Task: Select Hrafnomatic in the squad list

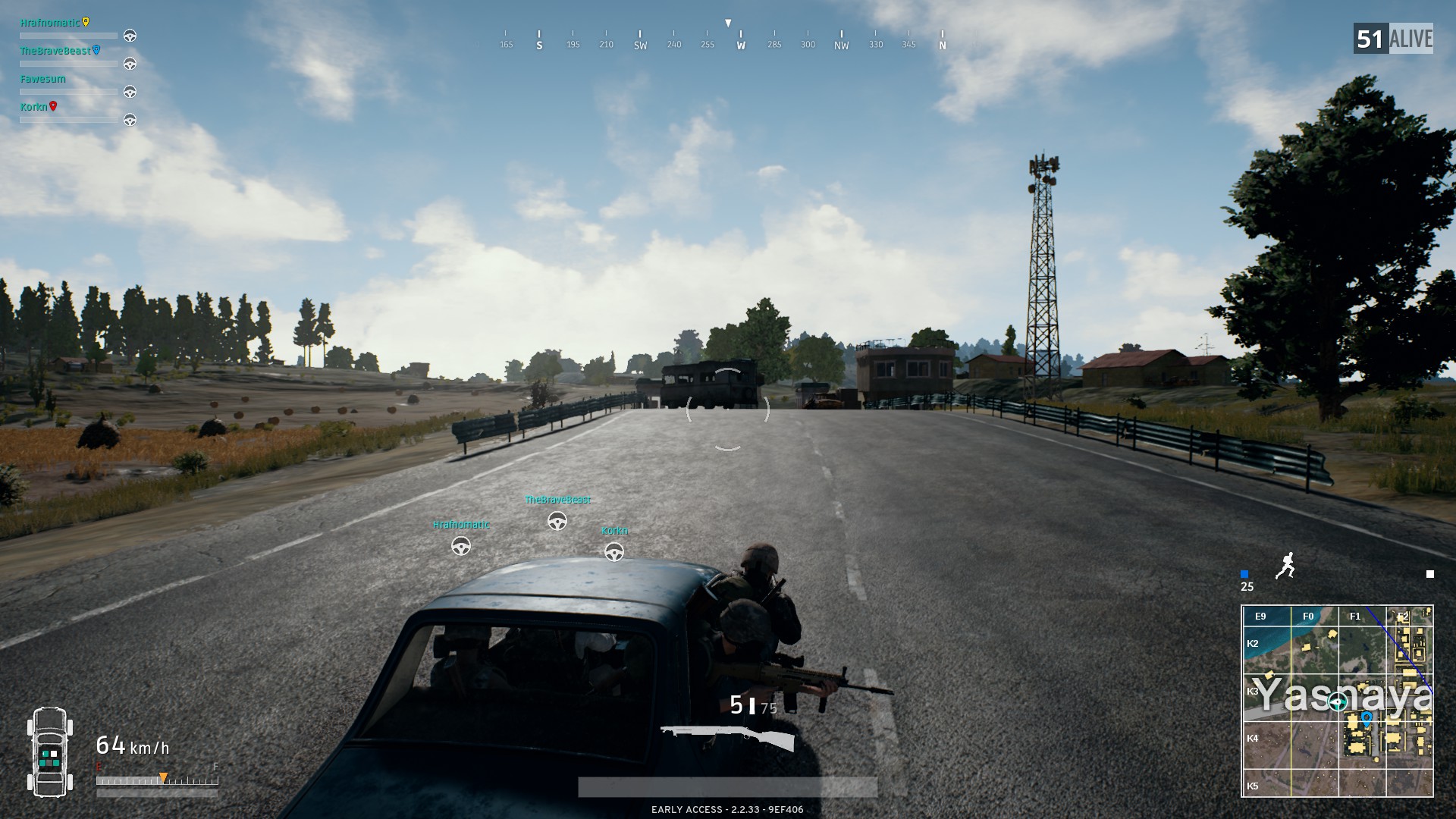Action: [x=50, y=23]
